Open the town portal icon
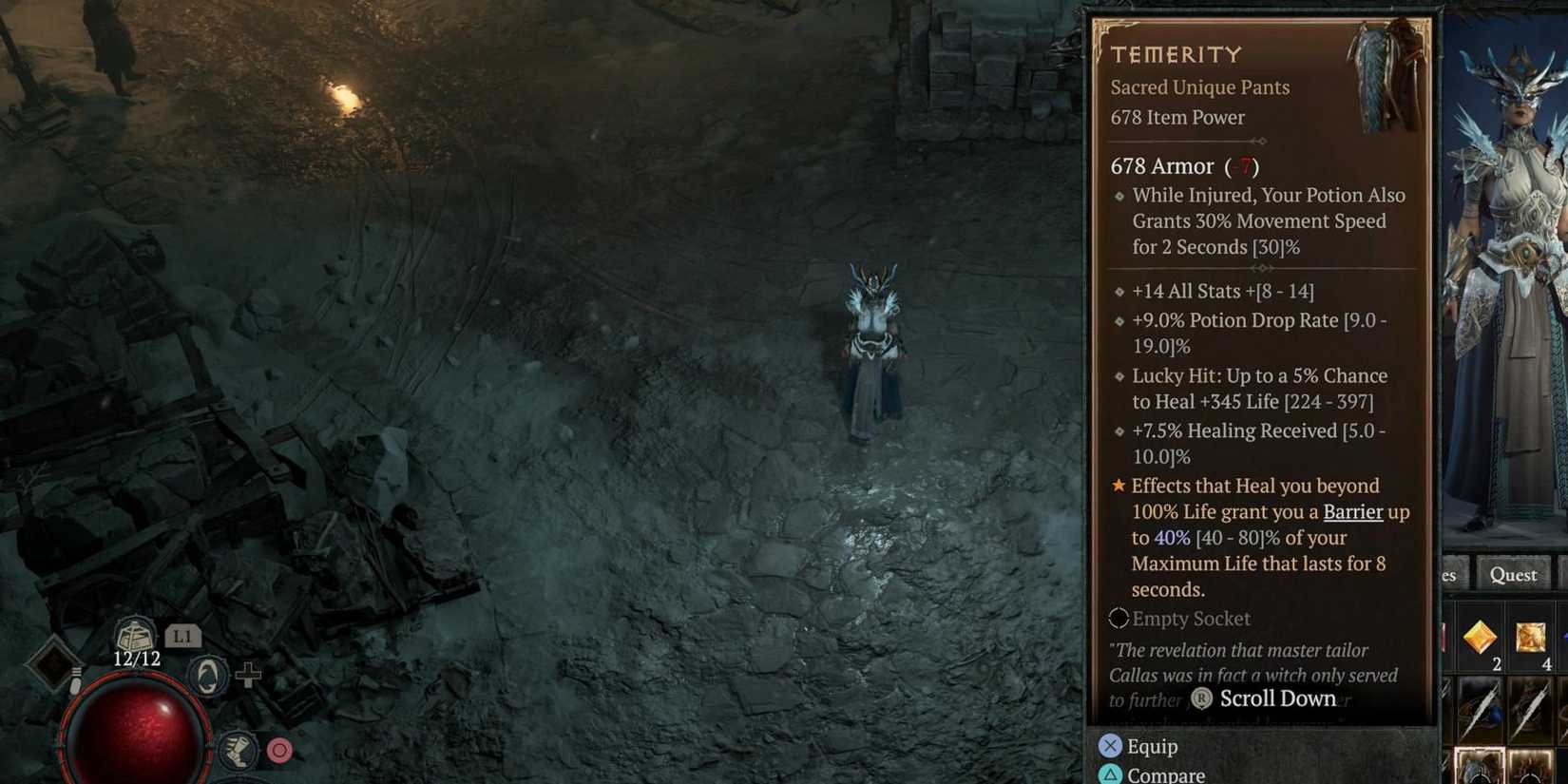Viewport: 1568px width, 784px height. 208,678
